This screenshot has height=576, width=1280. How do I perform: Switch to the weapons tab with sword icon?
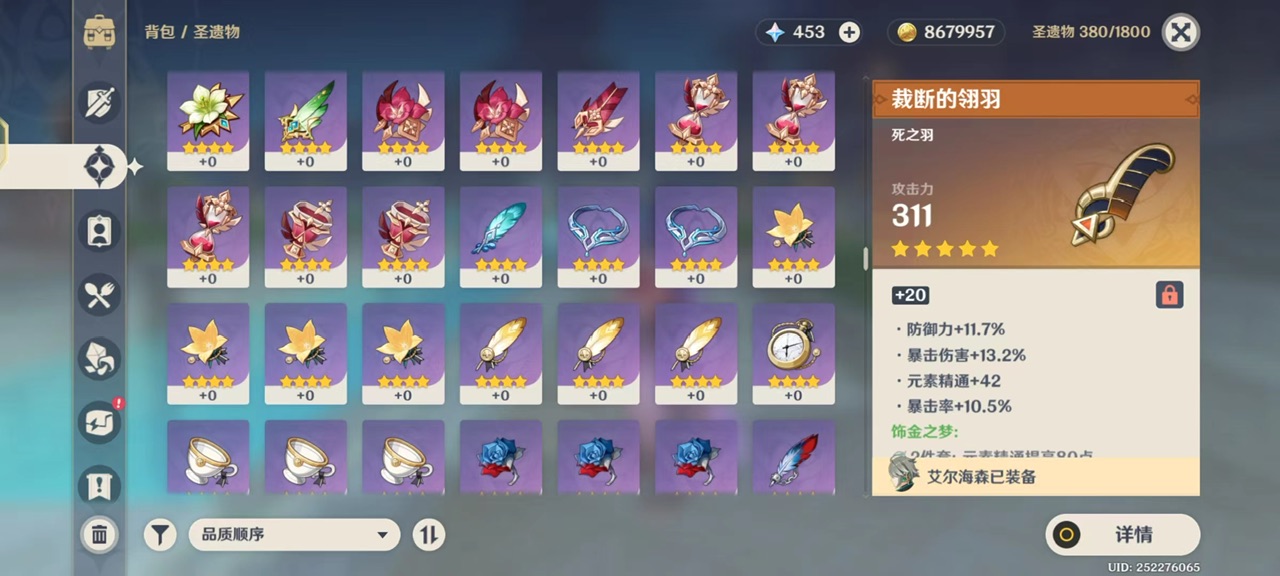coord(100,103)
